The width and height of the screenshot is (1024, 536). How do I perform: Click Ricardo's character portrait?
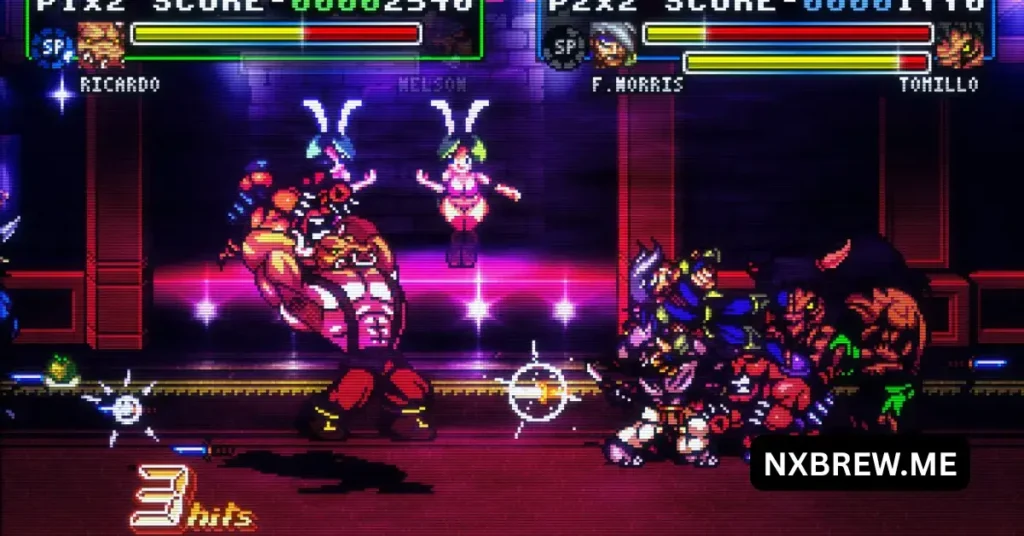(x=101, y=44)
